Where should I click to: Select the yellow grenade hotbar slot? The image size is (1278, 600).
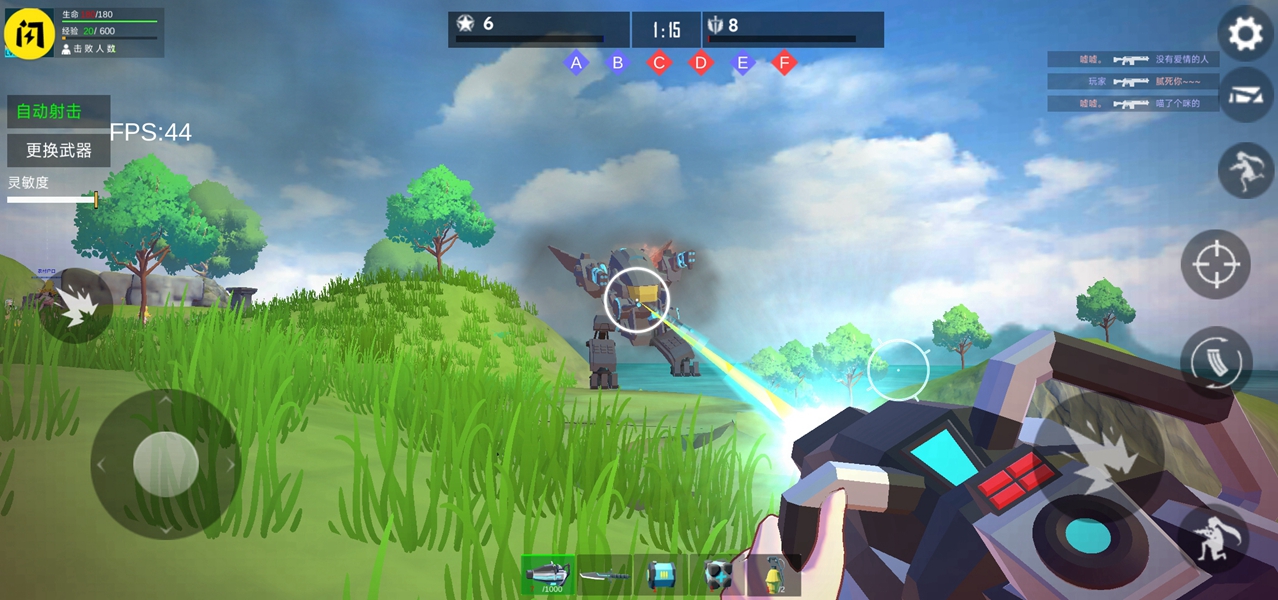(774, 575)
